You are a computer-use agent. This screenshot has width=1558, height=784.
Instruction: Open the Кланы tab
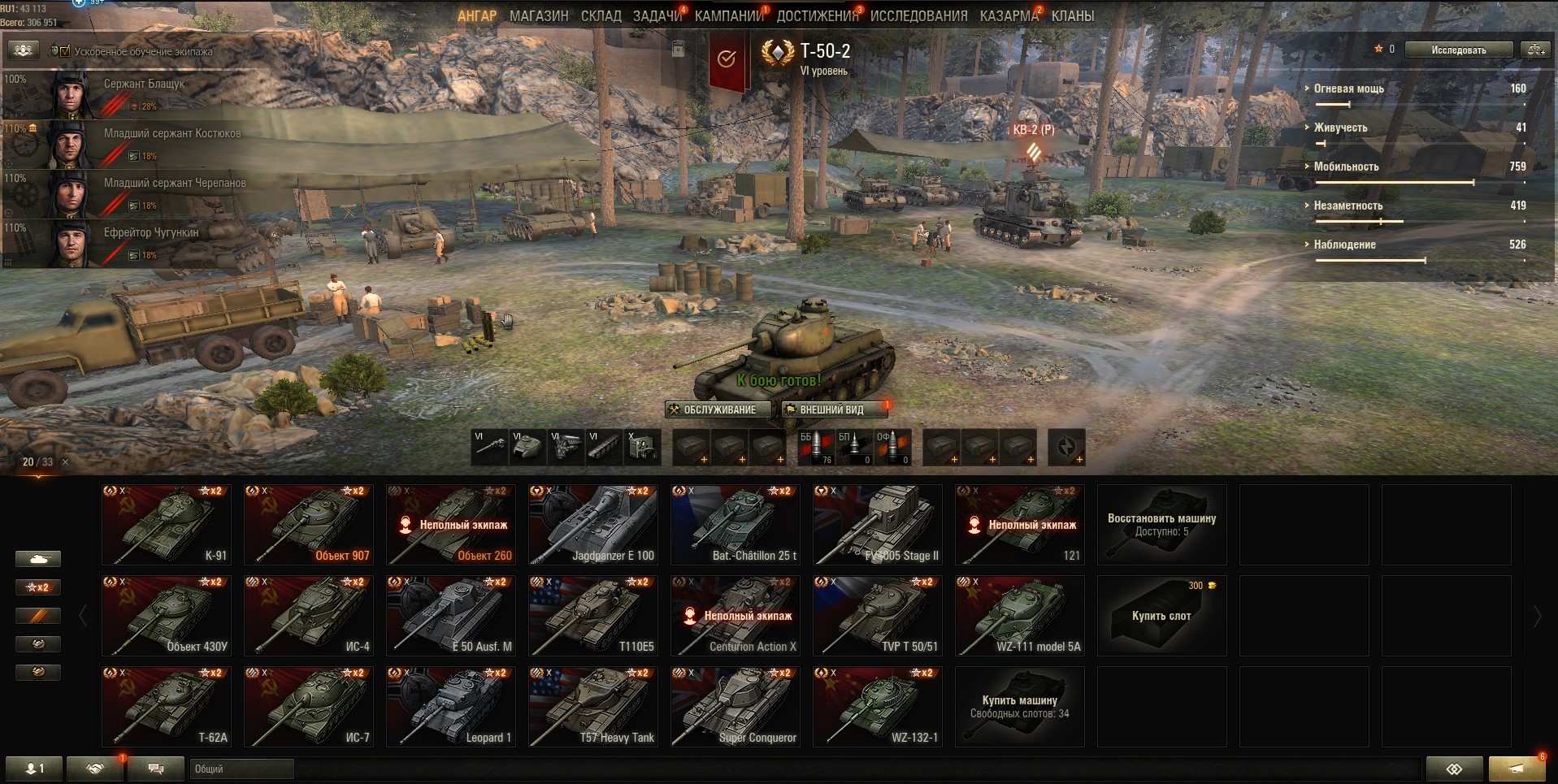1073,16
